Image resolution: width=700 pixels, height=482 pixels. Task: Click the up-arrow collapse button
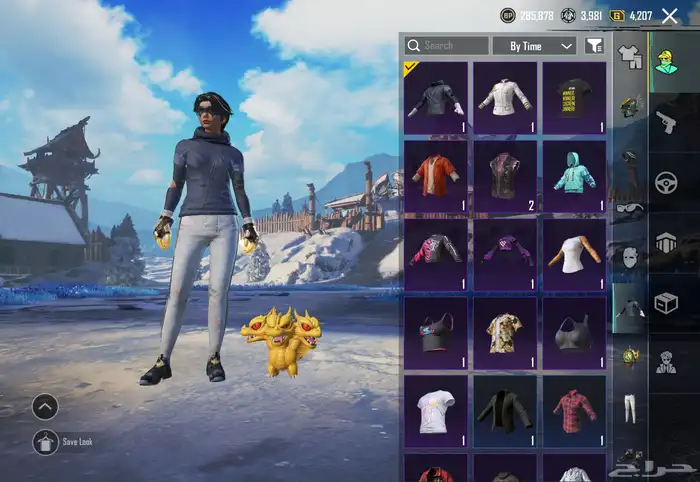[x=46, y=406]
